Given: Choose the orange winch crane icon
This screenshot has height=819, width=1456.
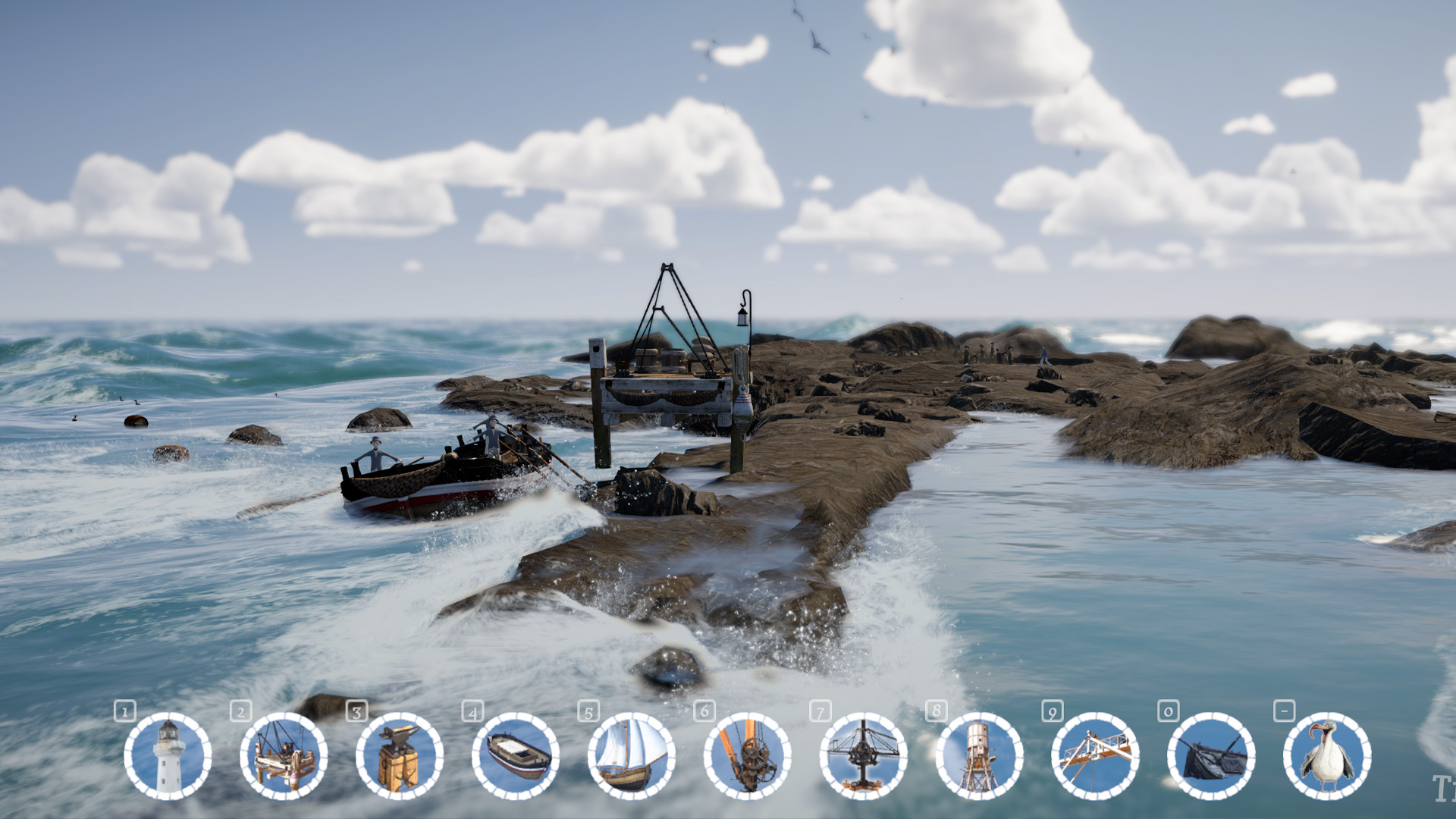Looking at the screenshot, I should point(748,756).
